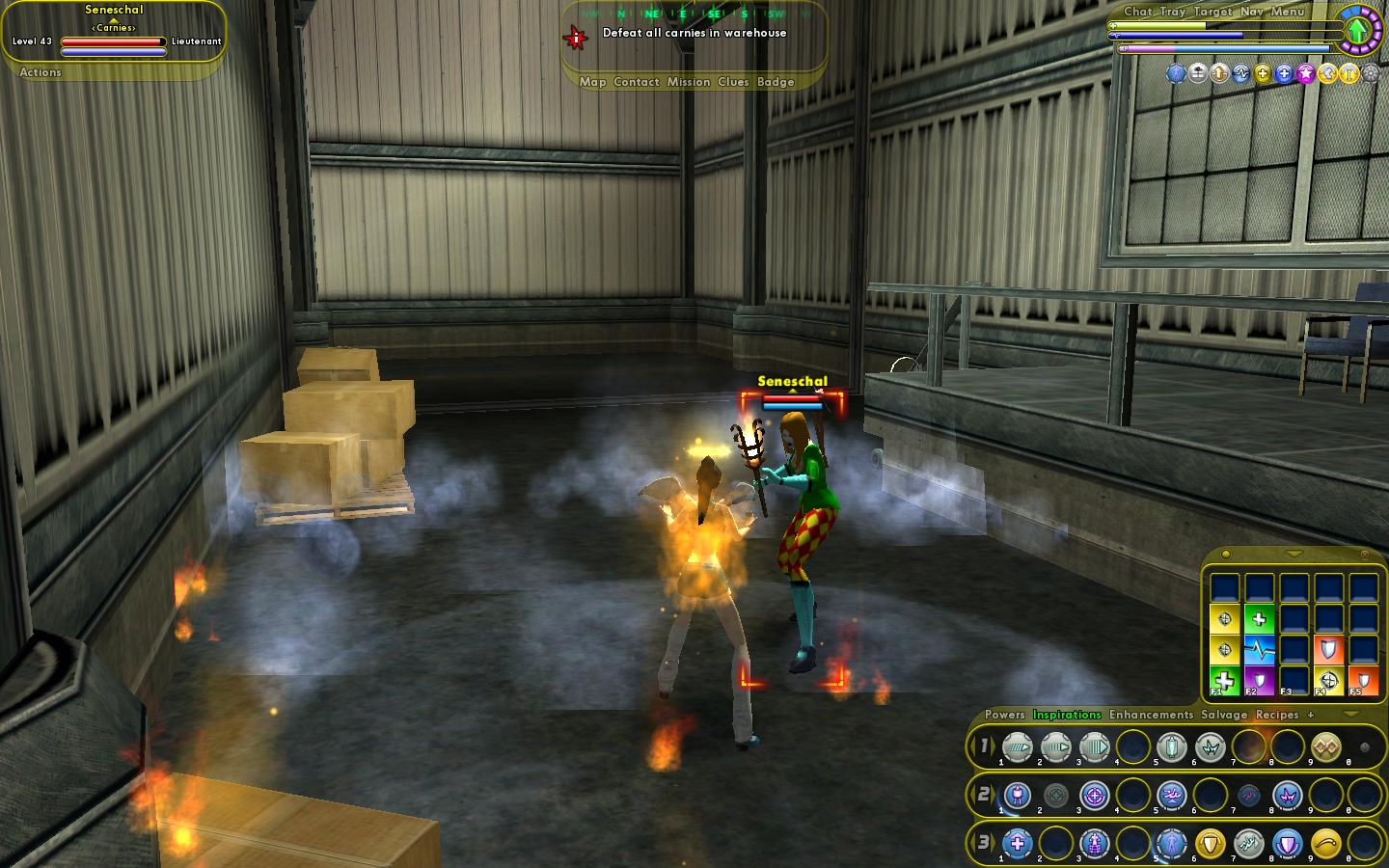1389x868 pixels.
Task: Show the Contact window
Action: coord(636,82)
